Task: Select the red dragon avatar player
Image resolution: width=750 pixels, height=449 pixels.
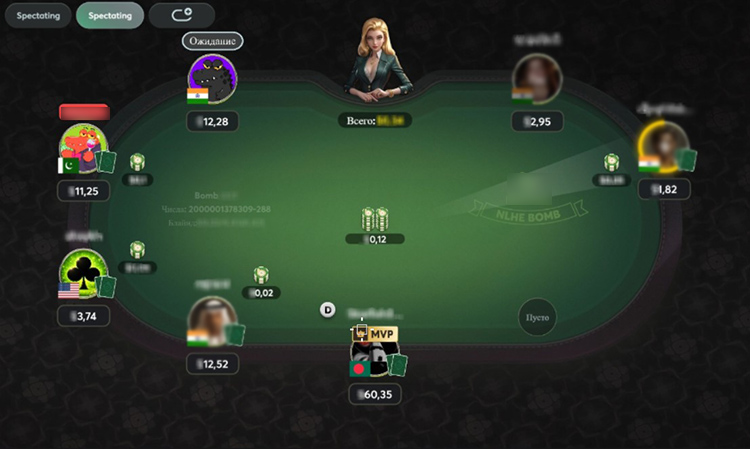Action: click(x=82, y=148)
